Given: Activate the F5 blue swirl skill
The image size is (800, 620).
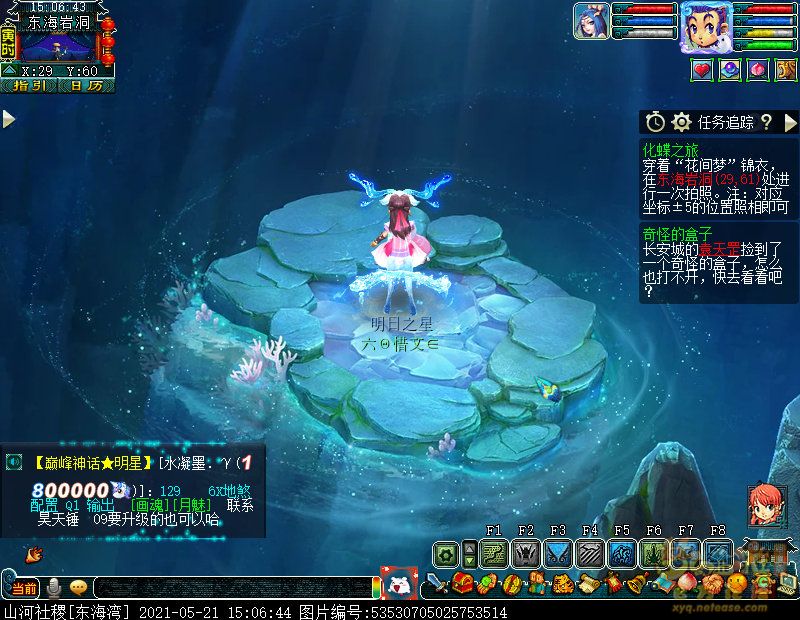Looking at the screenshot, I should coord(622,553).
